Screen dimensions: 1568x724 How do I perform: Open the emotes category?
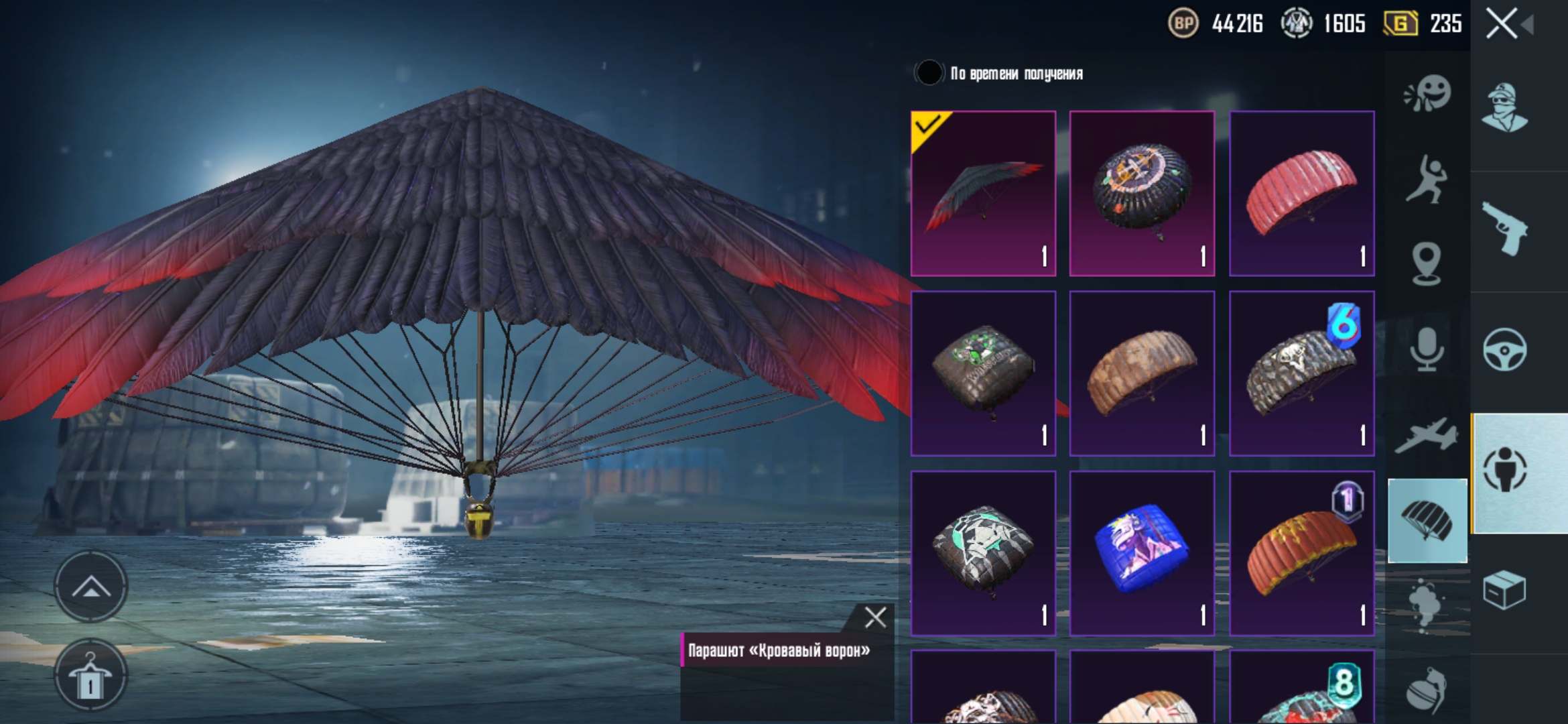pyautogui.click(x=1427, y=94)
